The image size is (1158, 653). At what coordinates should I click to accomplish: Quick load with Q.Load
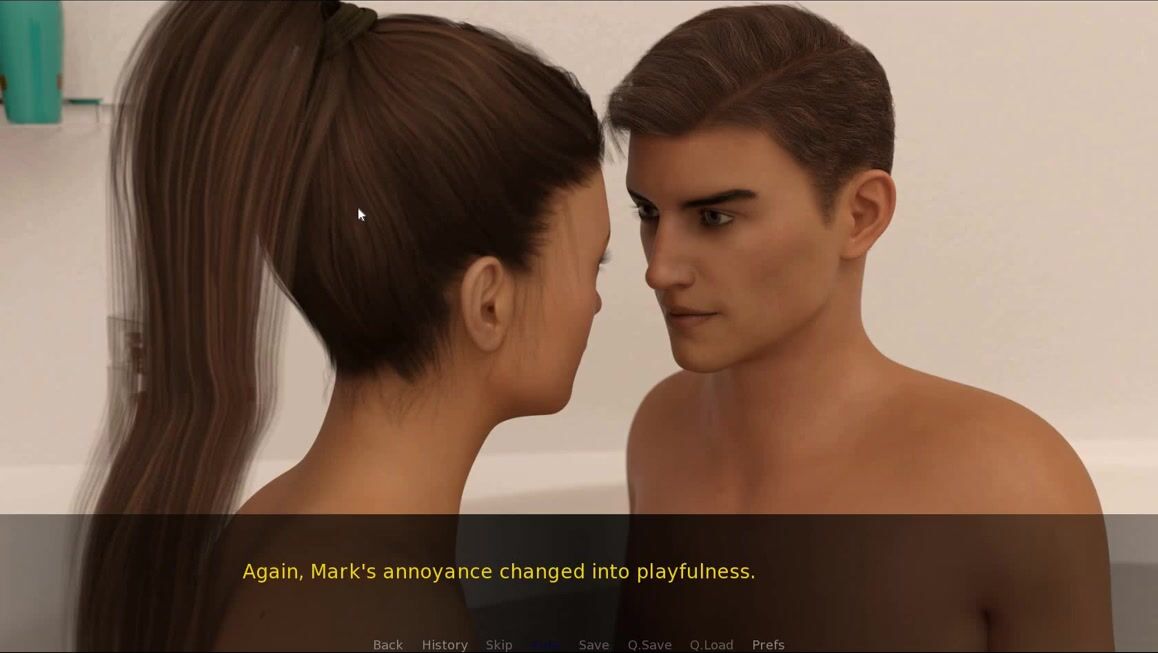coord(711,645)
